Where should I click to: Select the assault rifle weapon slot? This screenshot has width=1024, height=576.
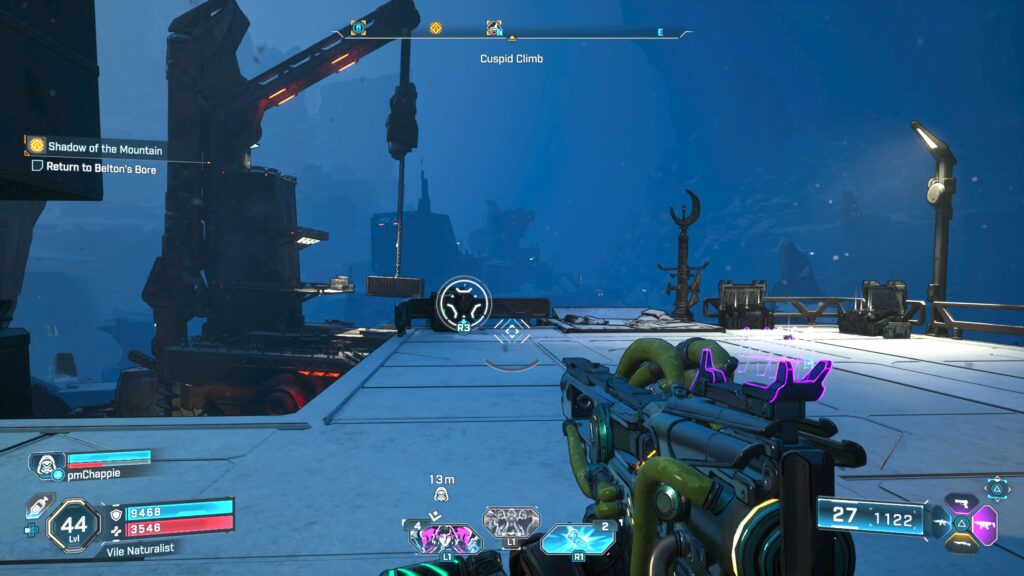point(940,521)
